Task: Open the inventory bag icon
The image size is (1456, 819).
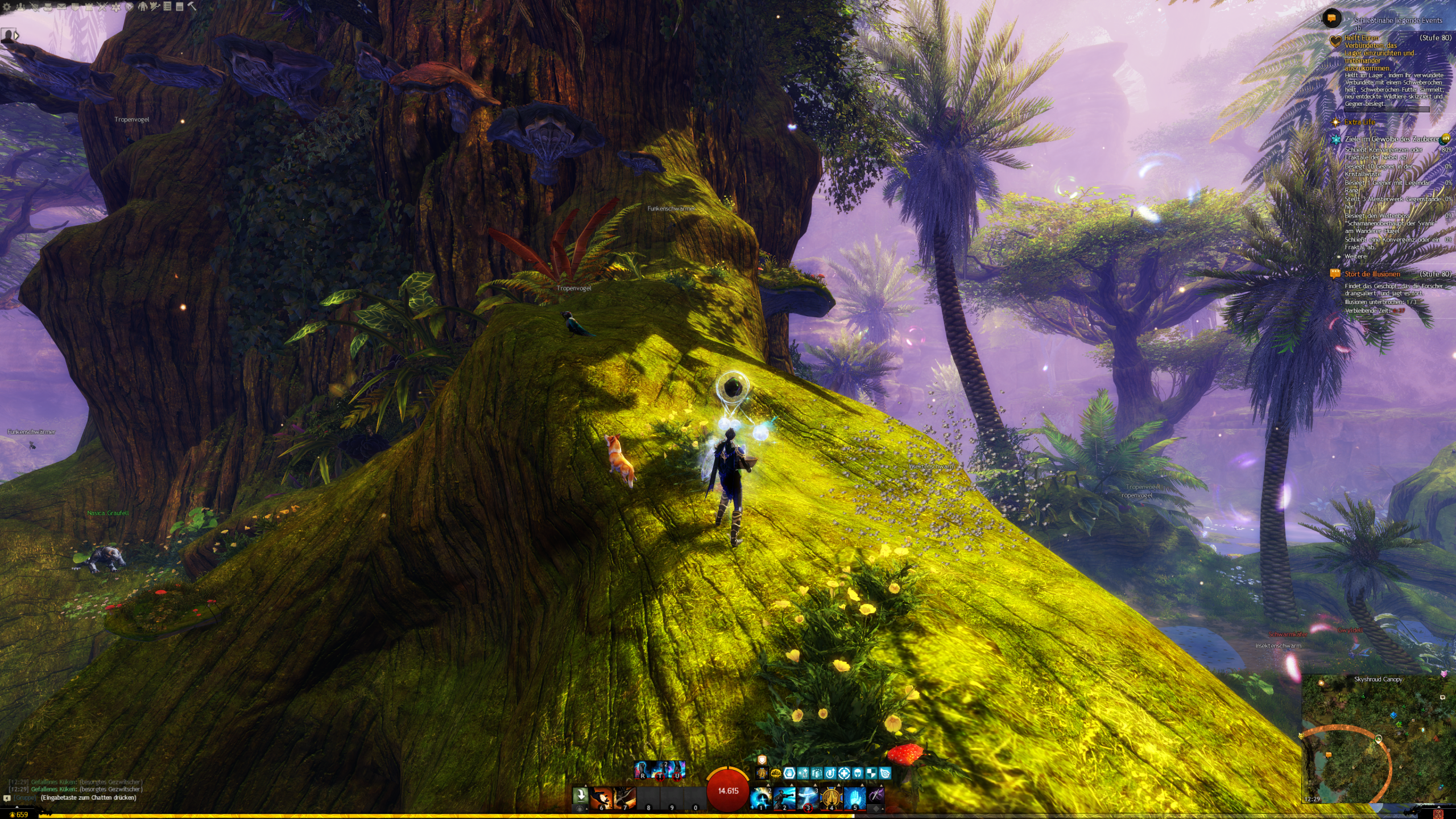Action: point(48,7)
